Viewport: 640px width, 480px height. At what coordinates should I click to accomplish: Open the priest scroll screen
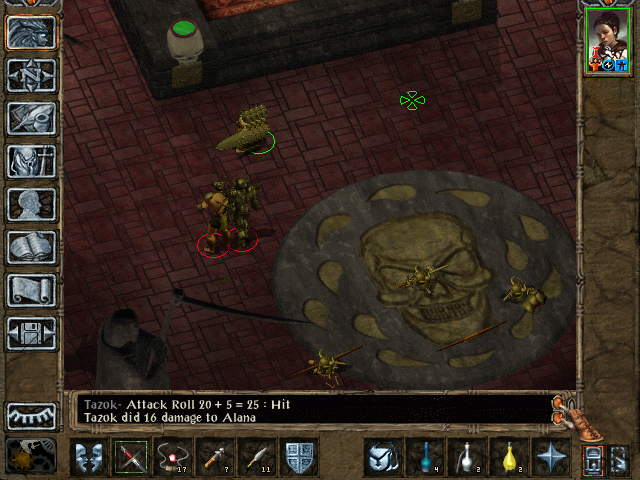tap(31, 290)
